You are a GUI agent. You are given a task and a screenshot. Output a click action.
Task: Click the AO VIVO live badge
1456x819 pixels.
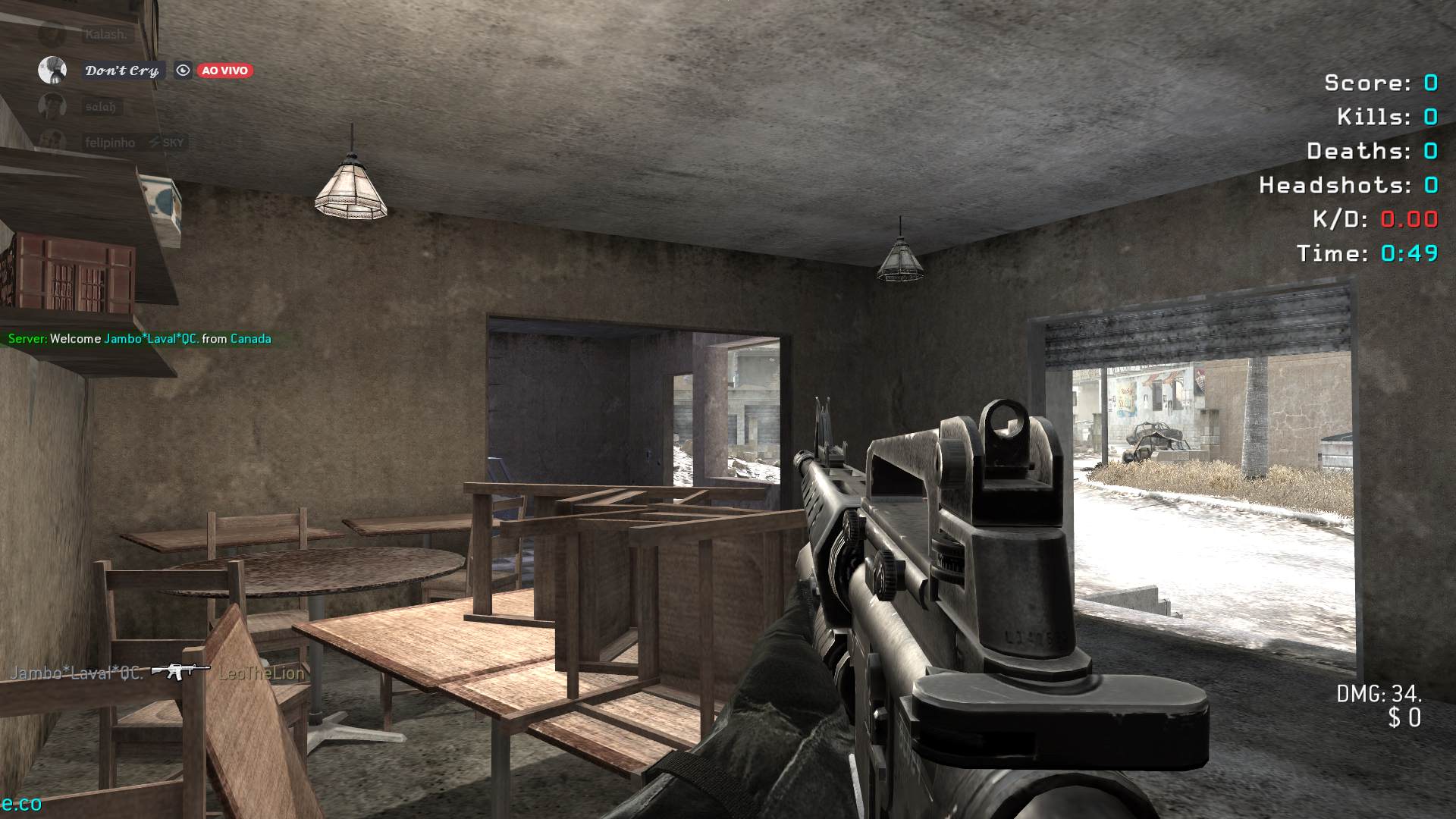224,71
